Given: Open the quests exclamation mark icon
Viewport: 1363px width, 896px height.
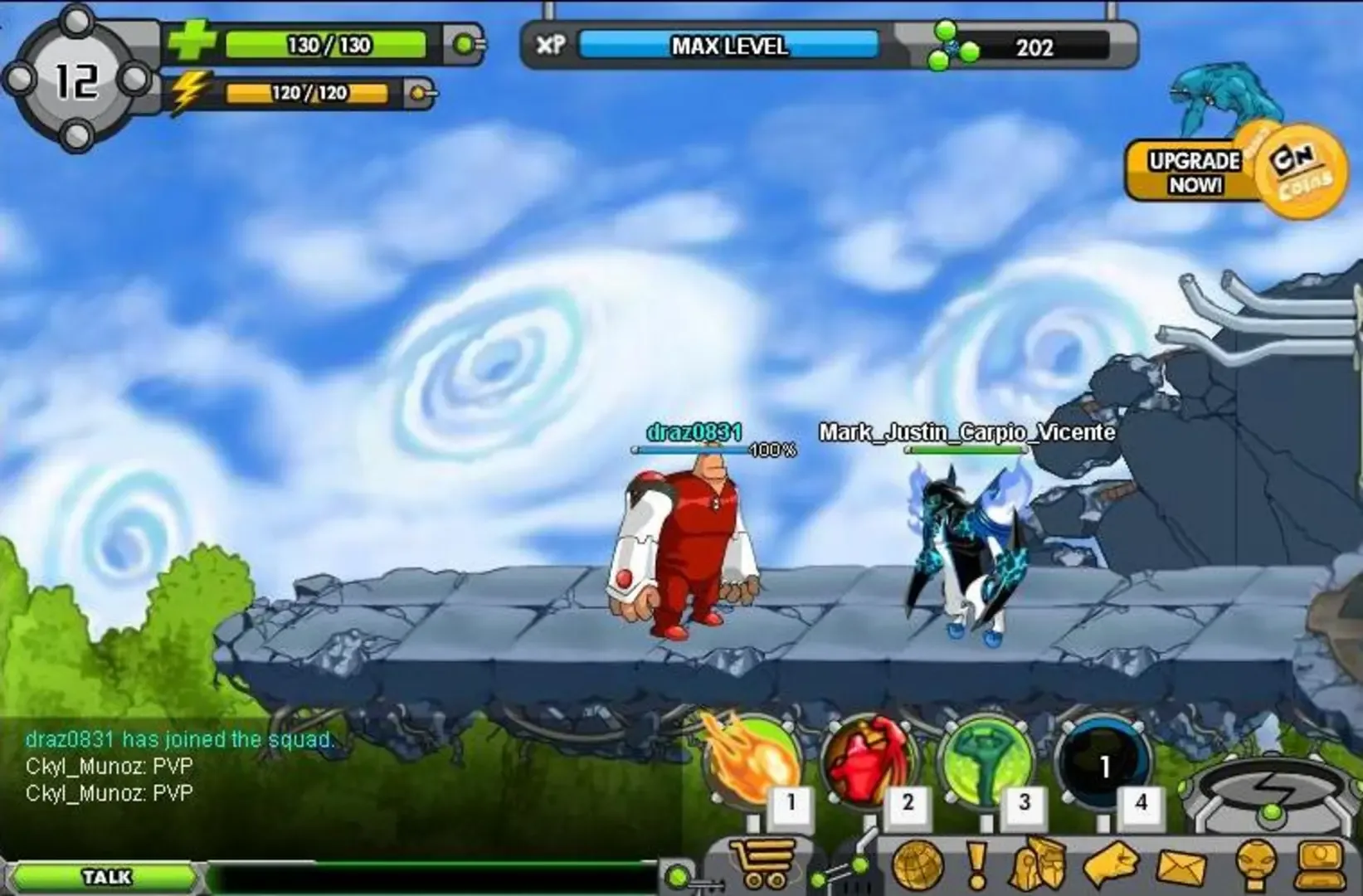Looking at the screenshot, I should (977, 867).
